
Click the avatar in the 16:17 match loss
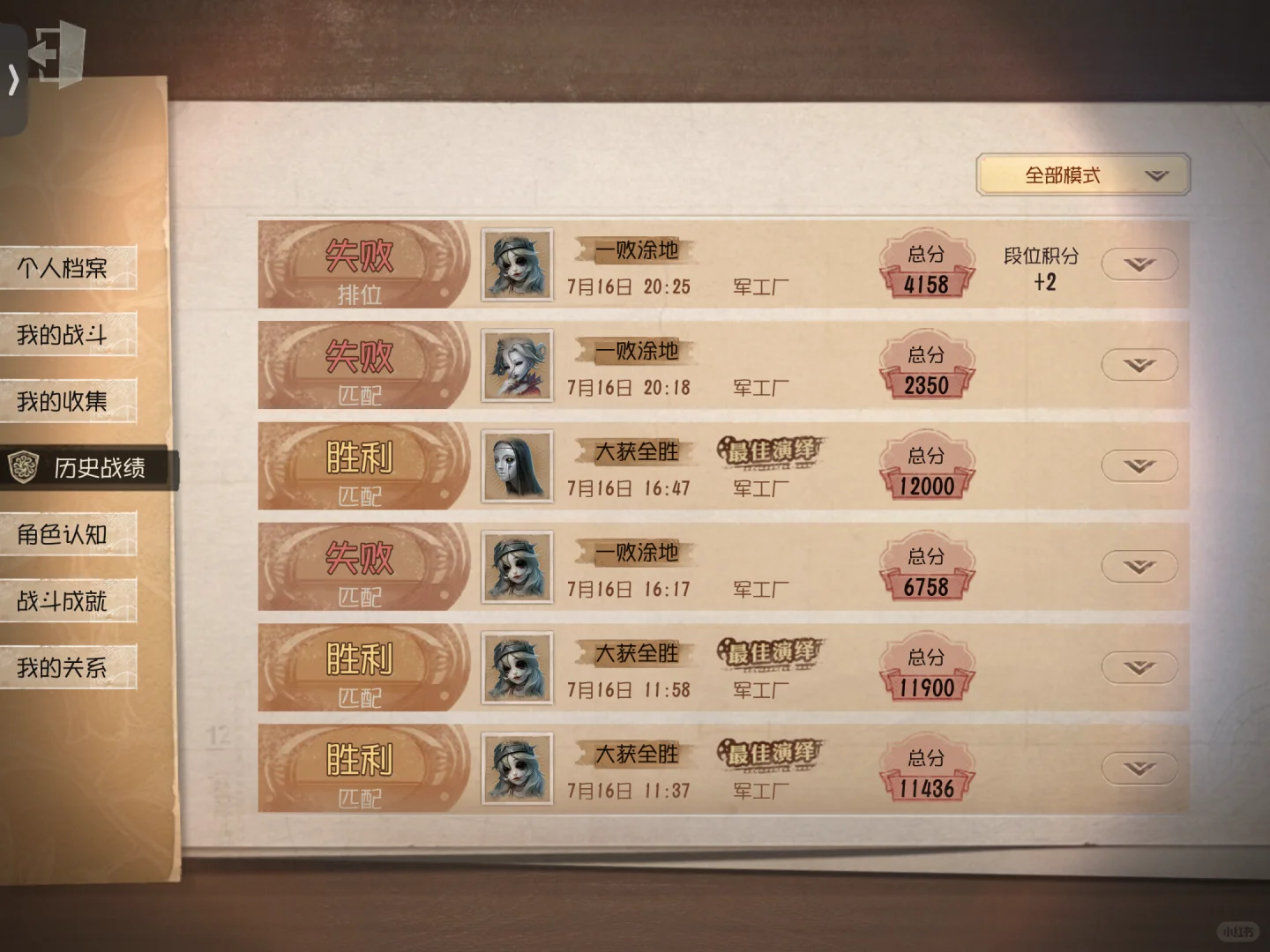(x=516, y=567)
